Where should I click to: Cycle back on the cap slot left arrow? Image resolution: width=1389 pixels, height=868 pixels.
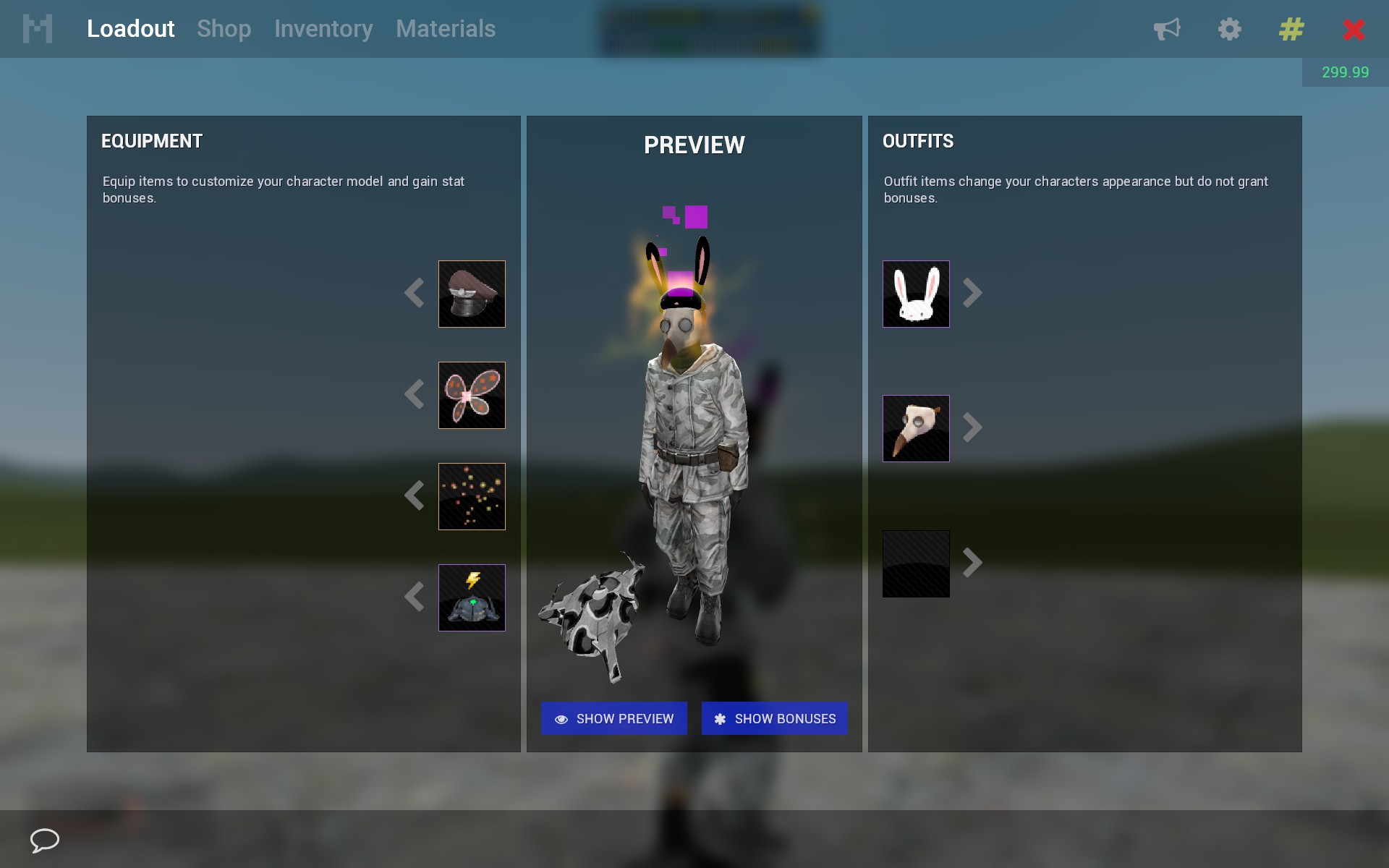point(415,294)
